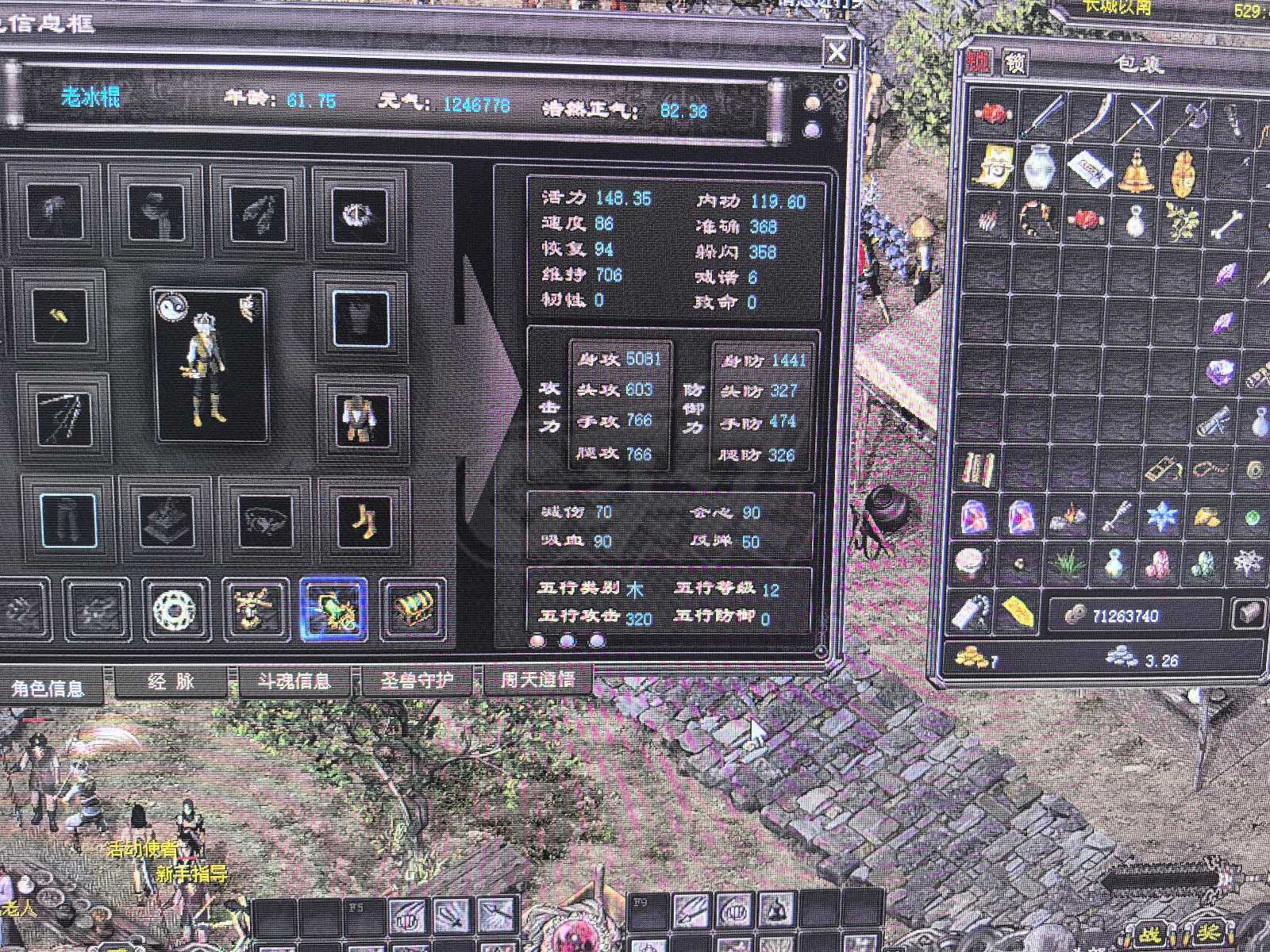Switch to the 角色信息 tab
Viewport: 1270px width, 952px height.
[x=48, y=688]
